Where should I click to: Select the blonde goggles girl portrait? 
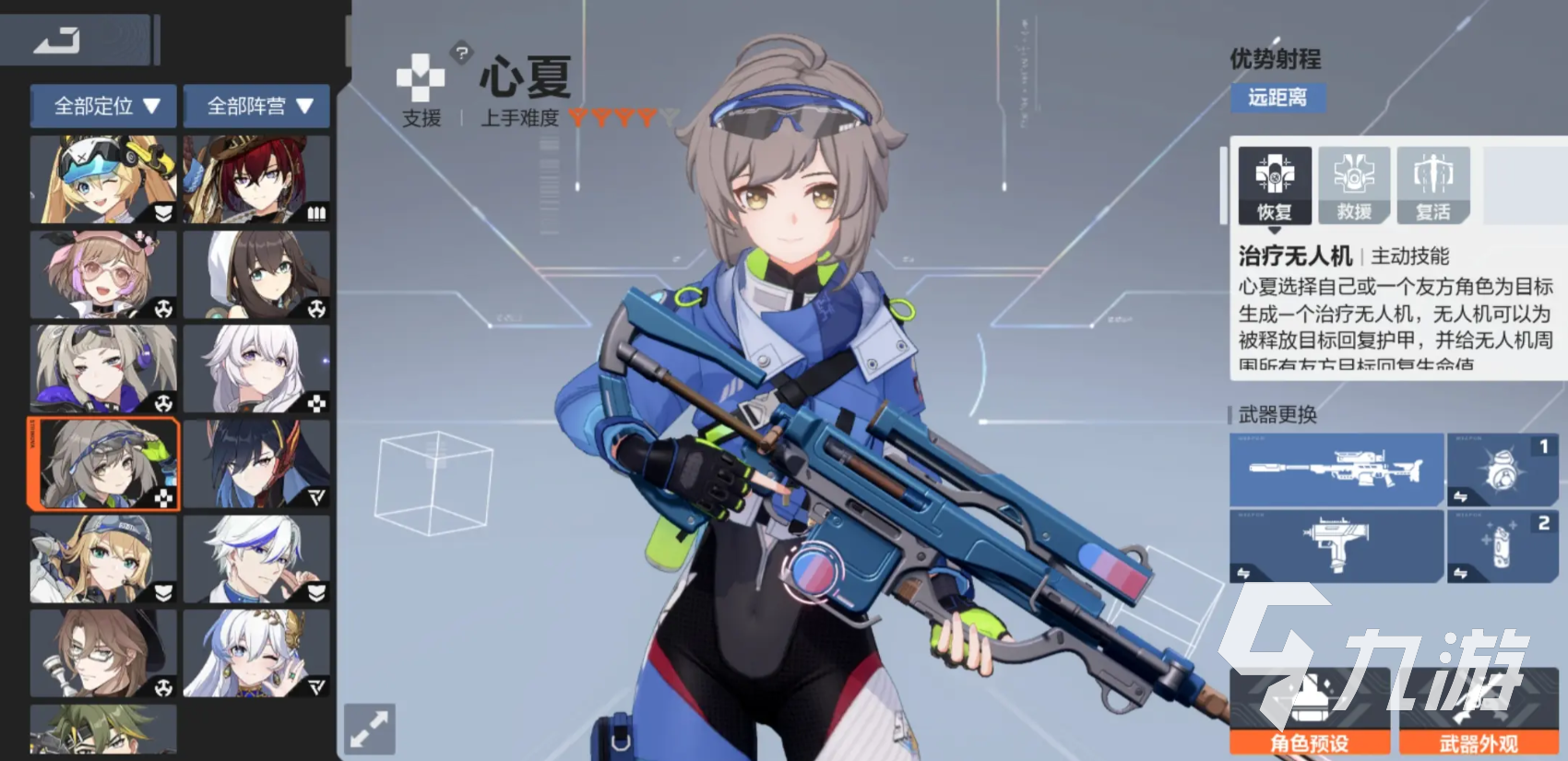point(102,180)
